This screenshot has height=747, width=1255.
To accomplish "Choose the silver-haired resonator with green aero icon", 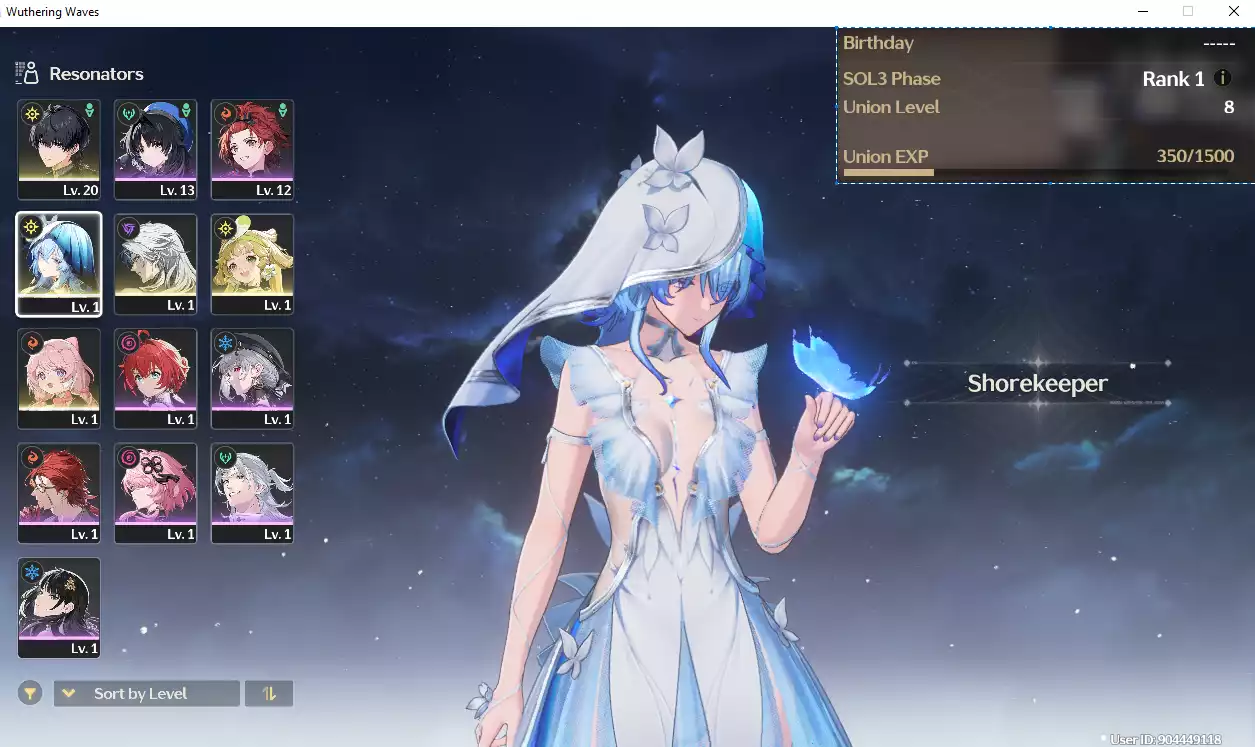I will 253,493.
